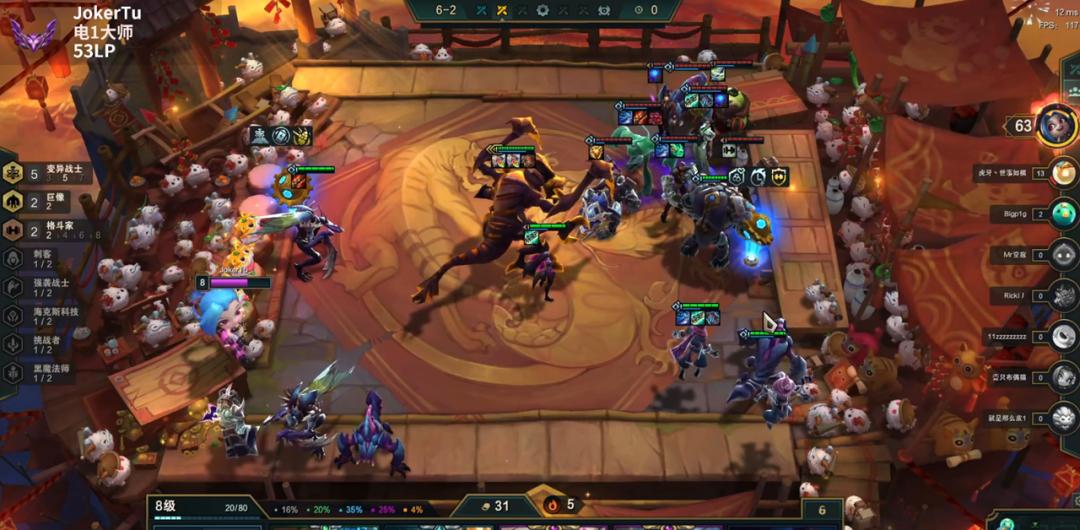The image size is (1080, 530).
Task: Open player 11zzzzzzzzz's board
Action: 1063,337
